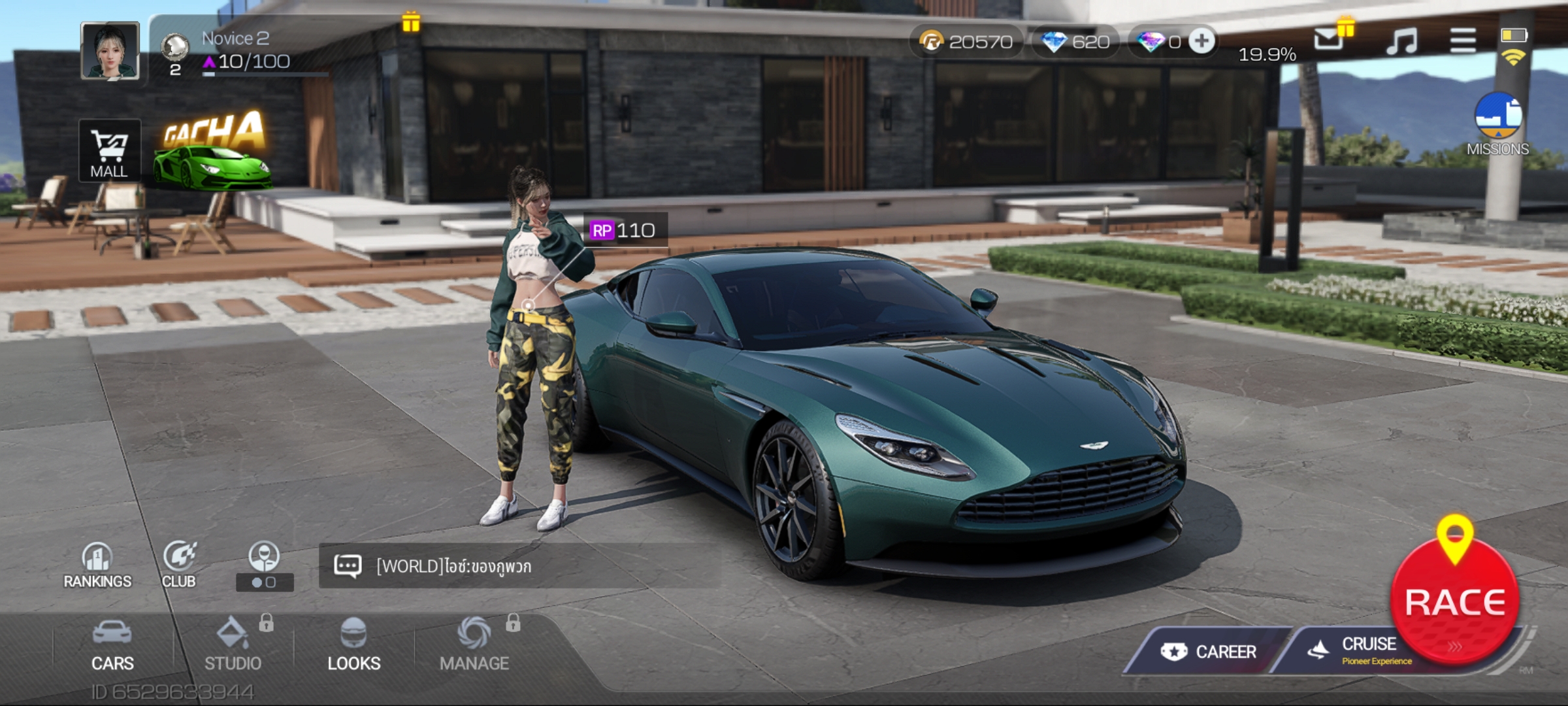Viewport: 1568px width, 706px height.
Task: Open the GACHA car banner
Action: click(213, 152)
